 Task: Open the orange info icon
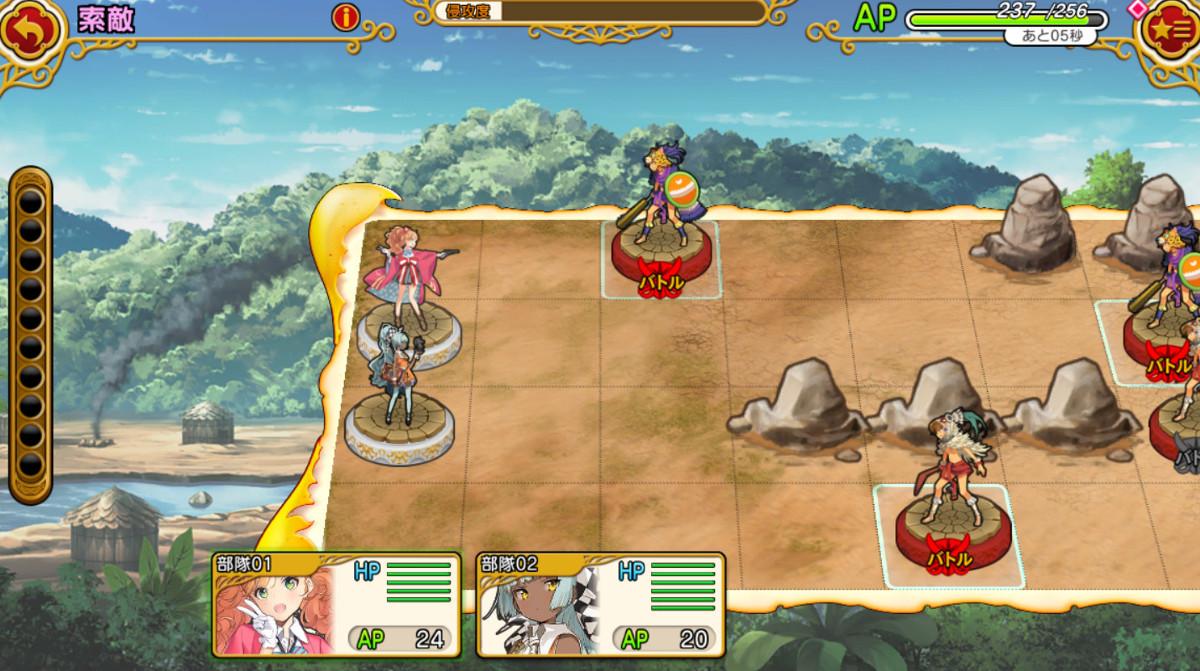[x=346, y=17]
